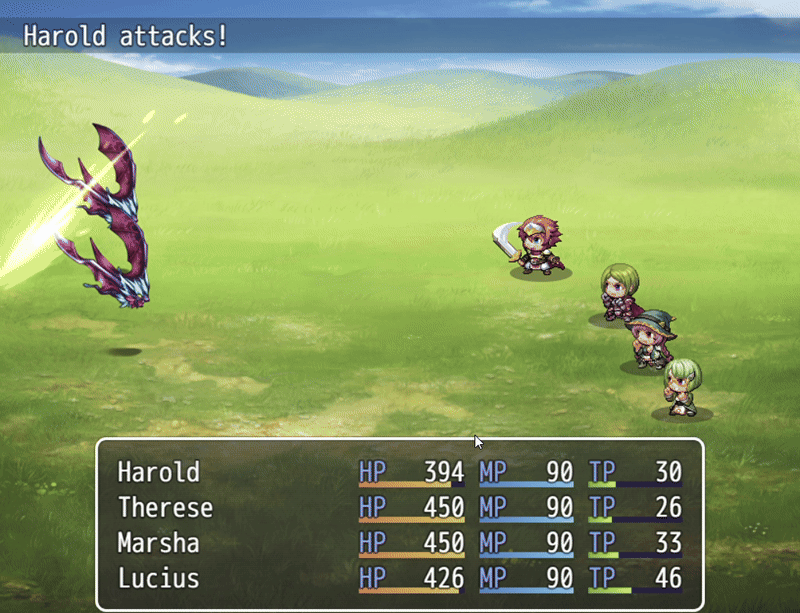Image resolution: width=800 pixels, height=613 pixels.
Task: Select Harold in the party status list
Action: point(159,472)
